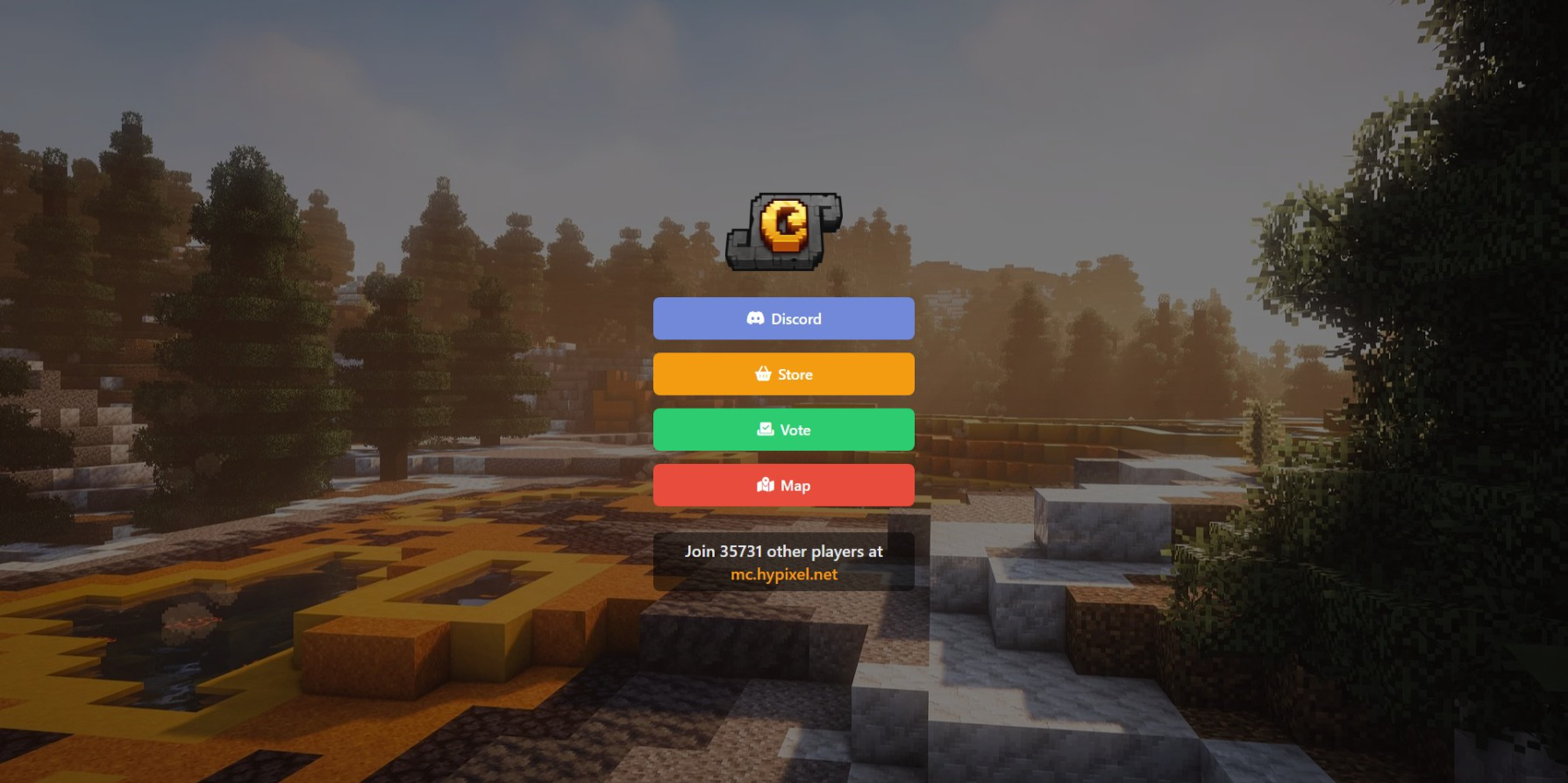Open the server logo image above the buttons
This screenshot has width=1568, height=783.
point(783,231)
